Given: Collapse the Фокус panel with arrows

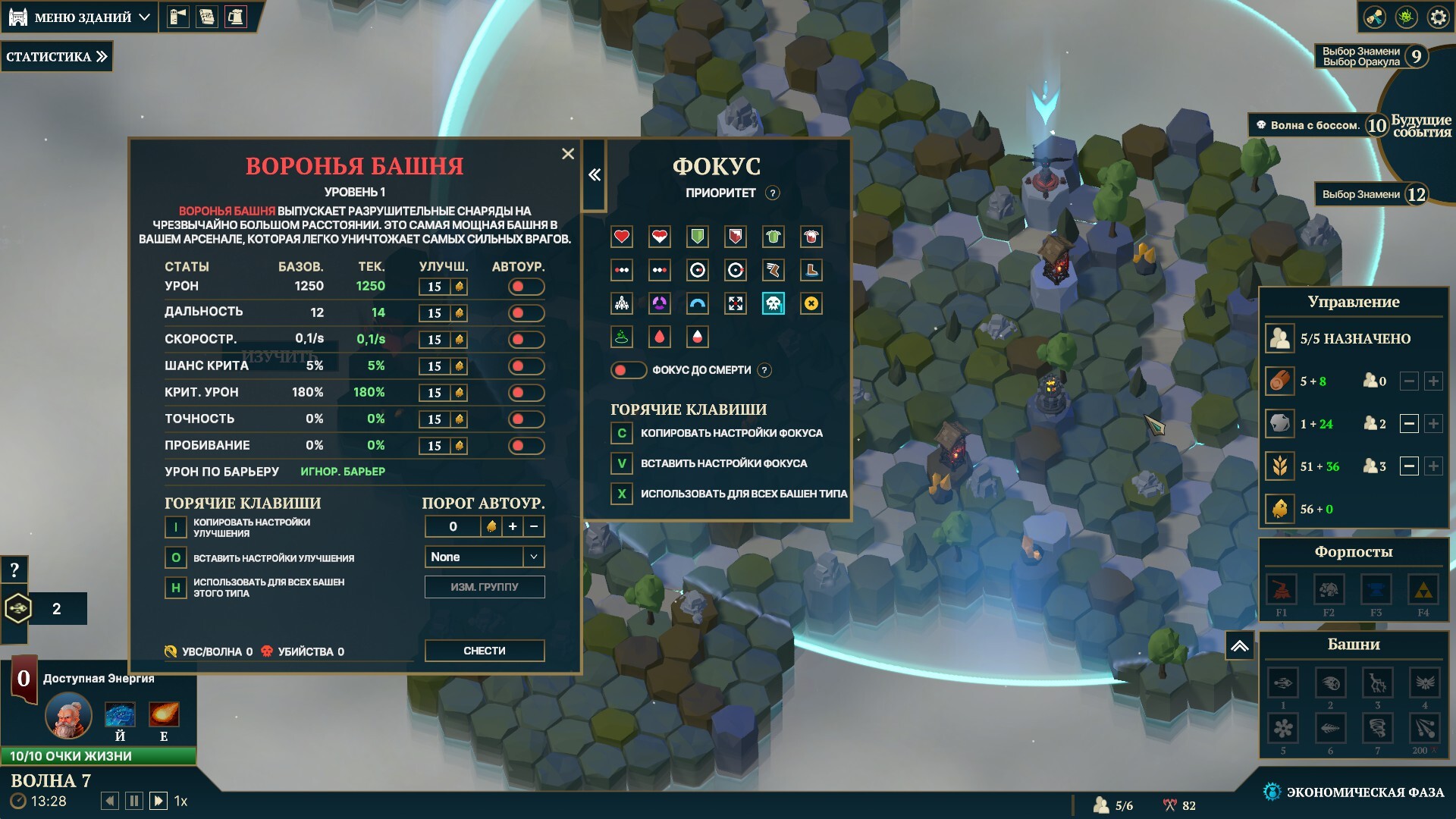Looking at the screenshot, I should click(595, 175).
